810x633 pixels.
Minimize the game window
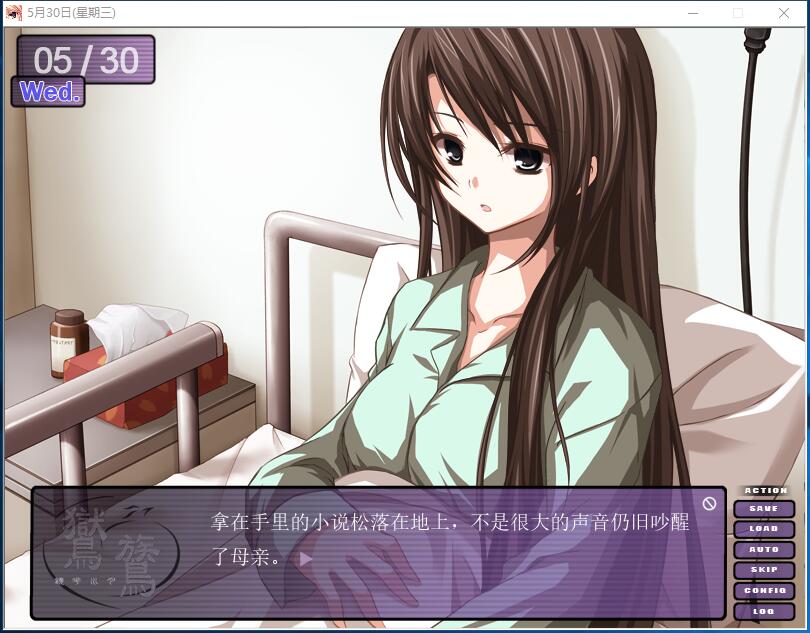[693, 13]
